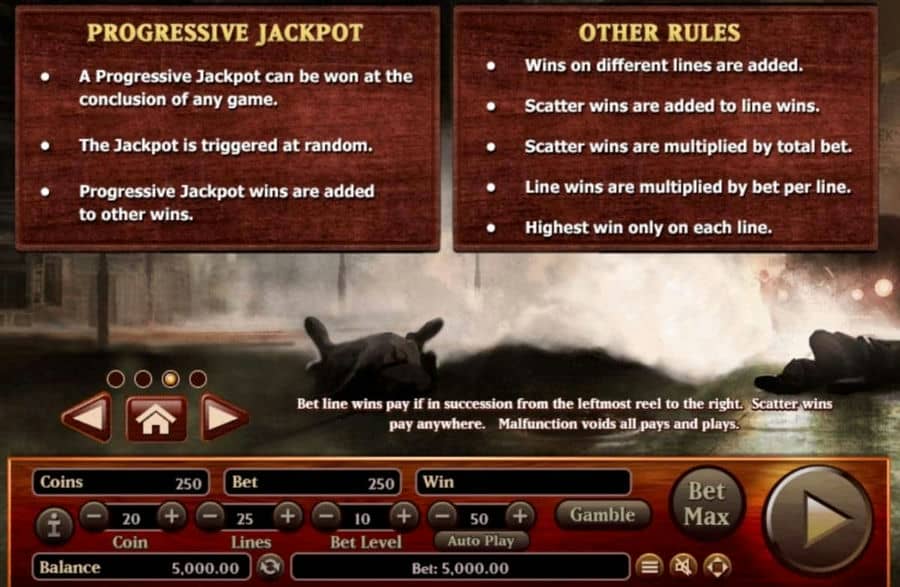Screen dimensions: 900x587
Task: Toggle fullscreen with the arrows icon
Action: tap(714, 567)
